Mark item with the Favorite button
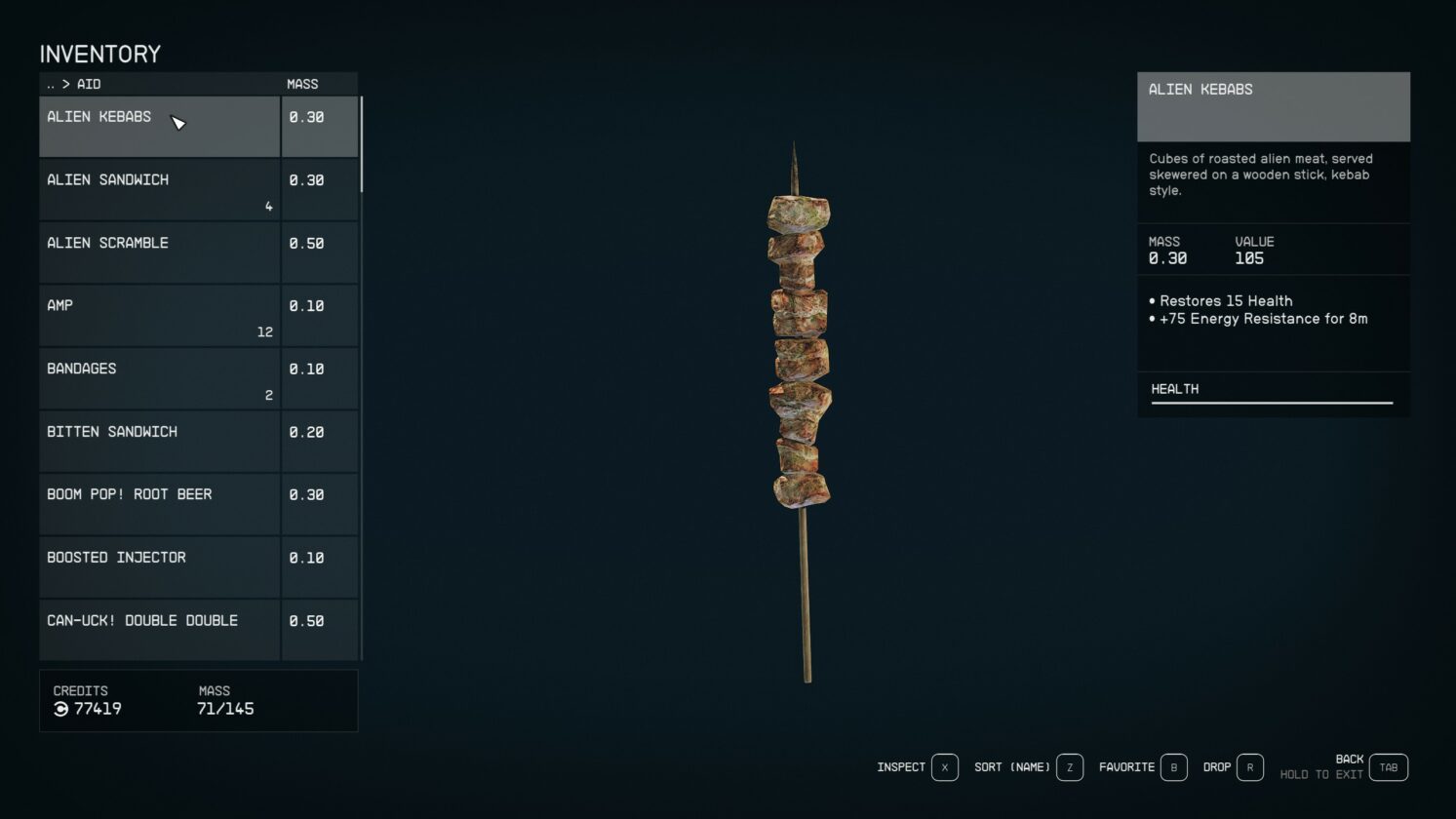This screenshot has height=819, width=1456. click(1173, 767)
